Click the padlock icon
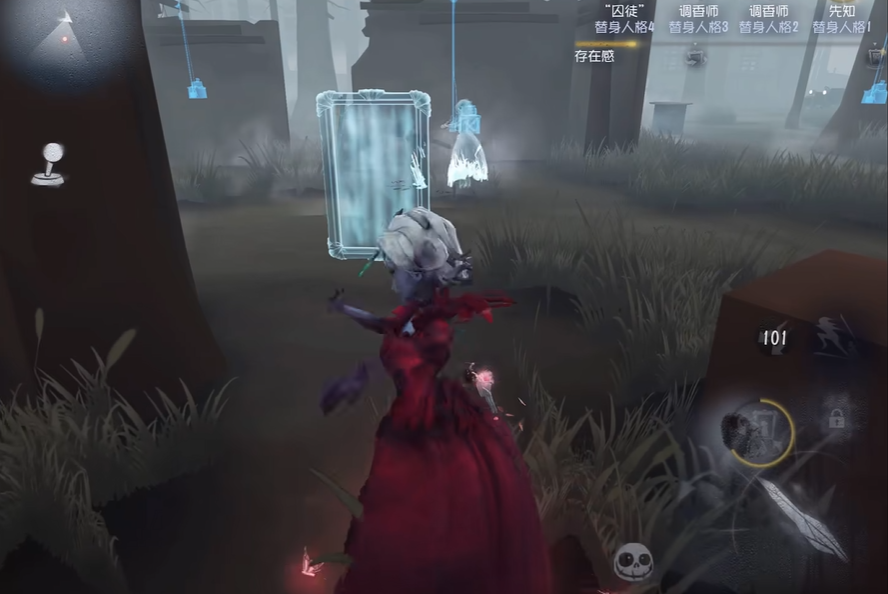Image resolution: width=888 pixels, height=594 pixels. click(836, 419)
